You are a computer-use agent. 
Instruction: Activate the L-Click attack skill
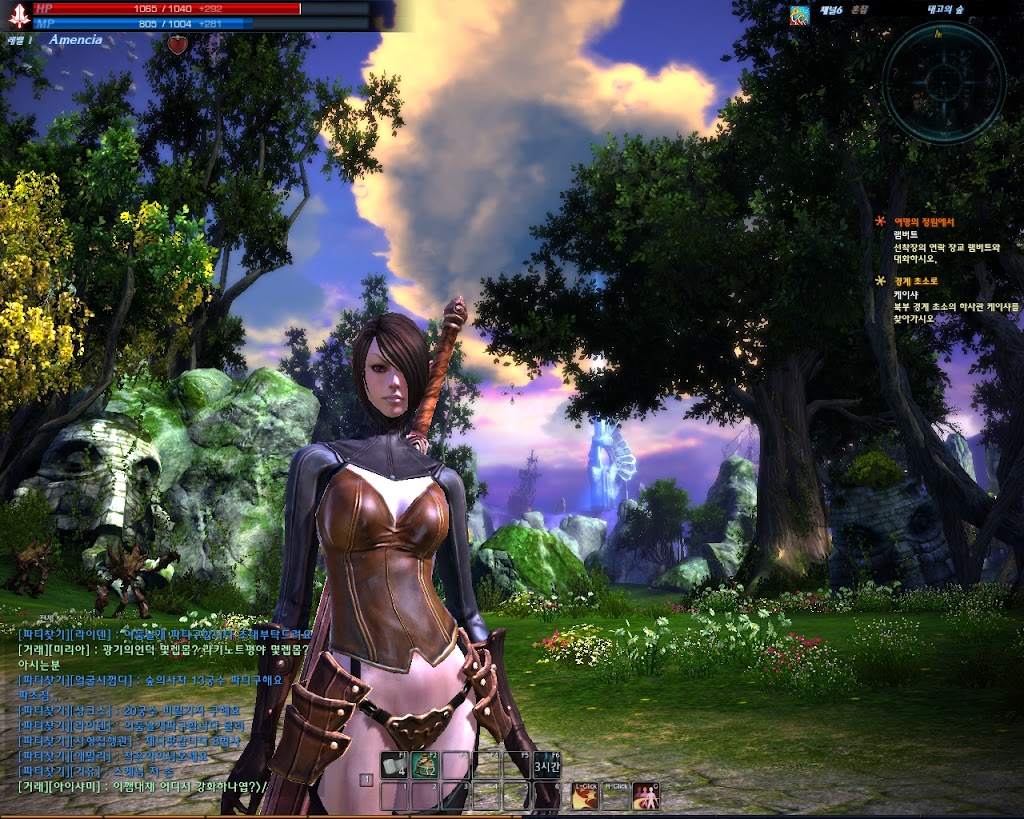click(584, 795)
